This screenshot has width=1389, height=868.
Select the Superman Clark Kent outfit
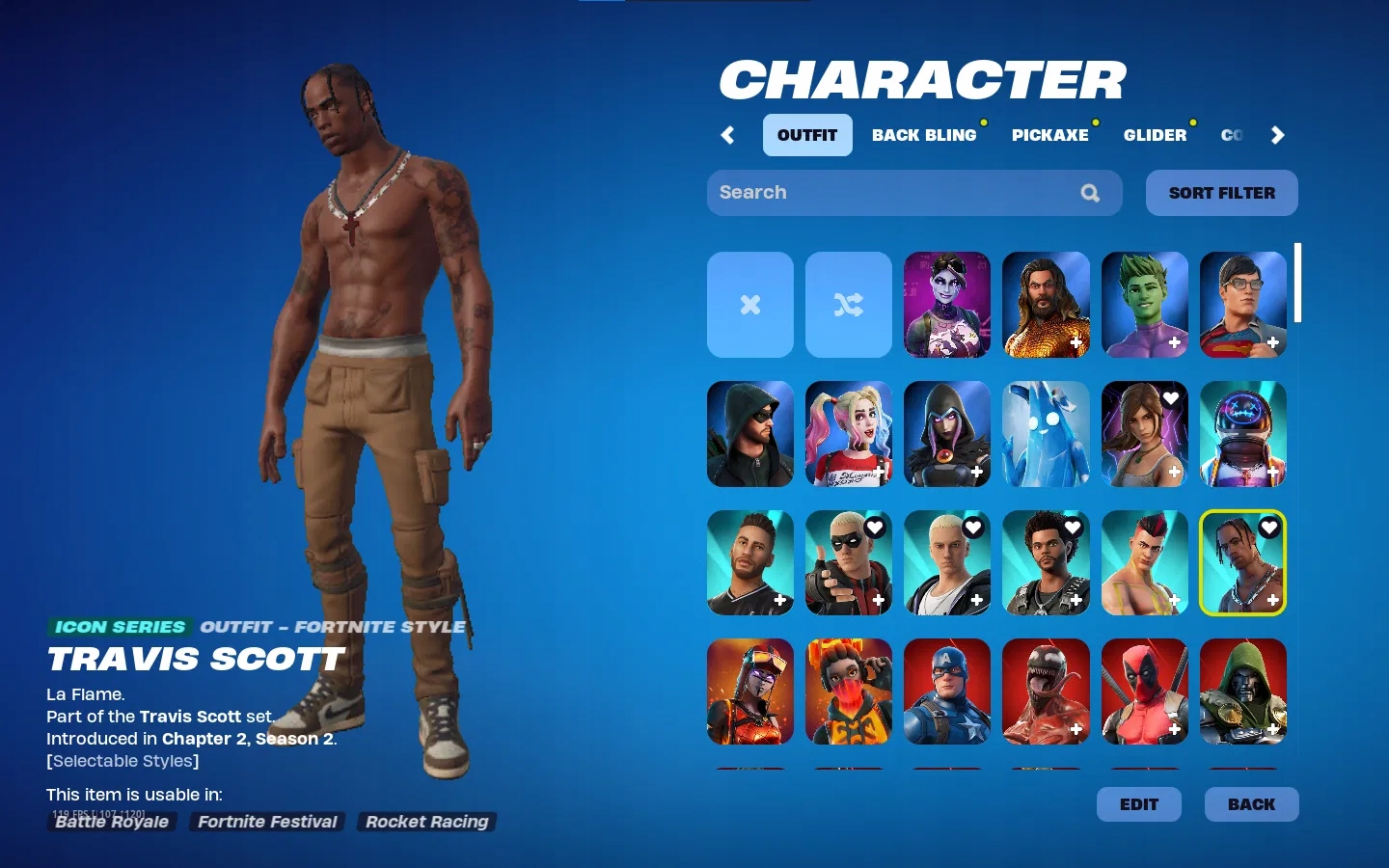coord(1242,304)
